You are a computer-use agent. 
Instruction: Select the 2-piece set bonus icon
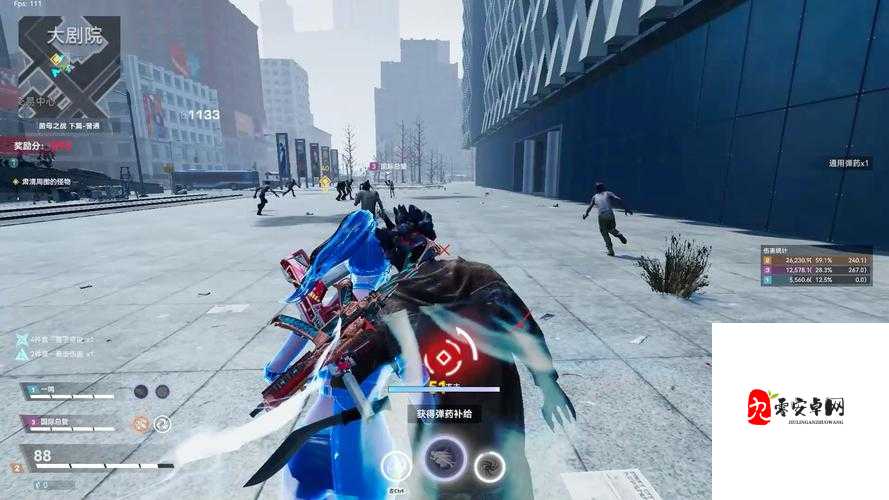pos(22,354)
